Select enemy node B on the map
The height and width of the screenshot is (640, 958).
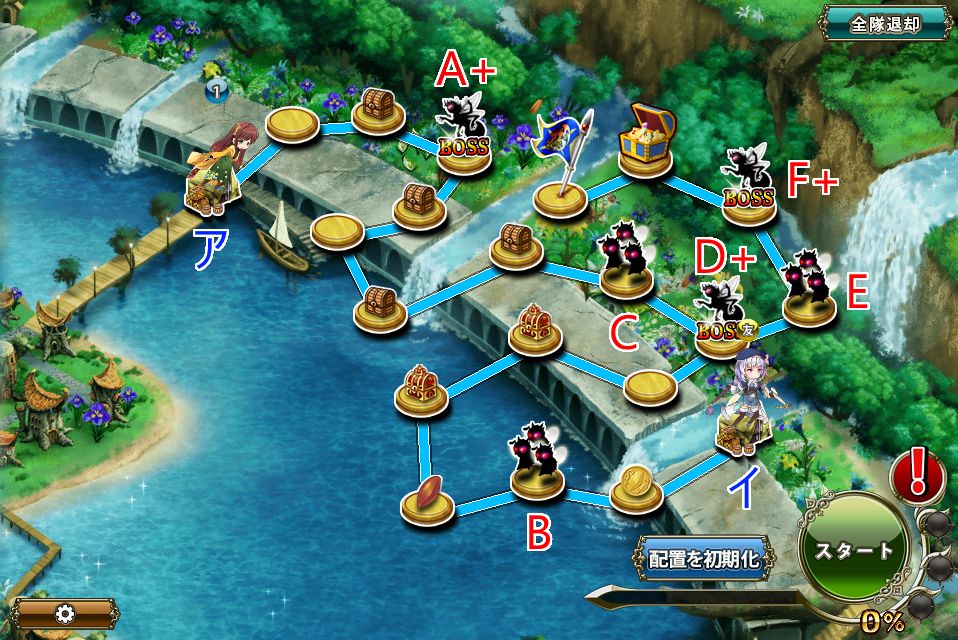click(538, 463)
